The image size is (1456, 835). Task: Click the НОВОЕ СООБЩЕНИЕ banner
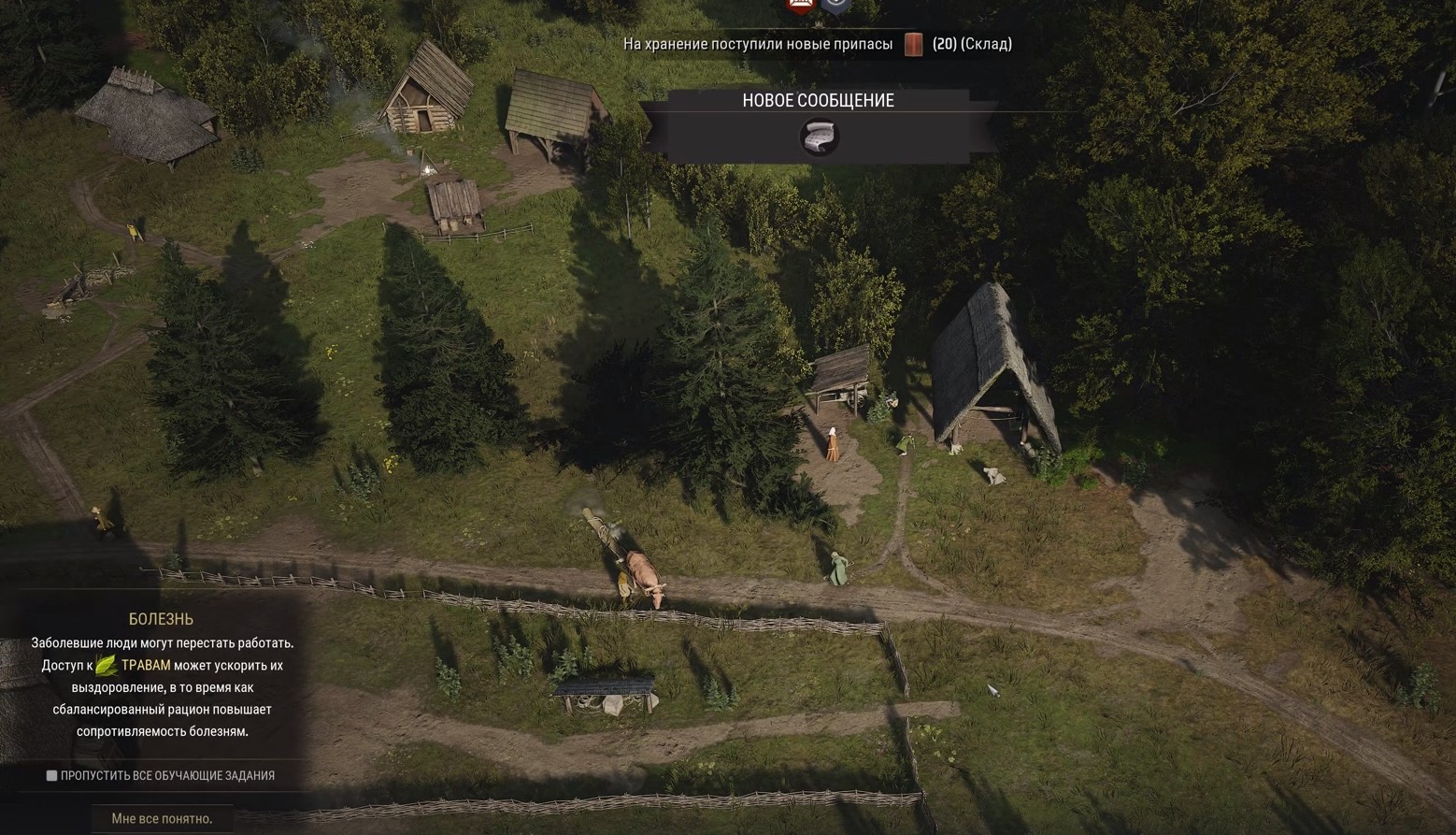click(x=818, y=100)
